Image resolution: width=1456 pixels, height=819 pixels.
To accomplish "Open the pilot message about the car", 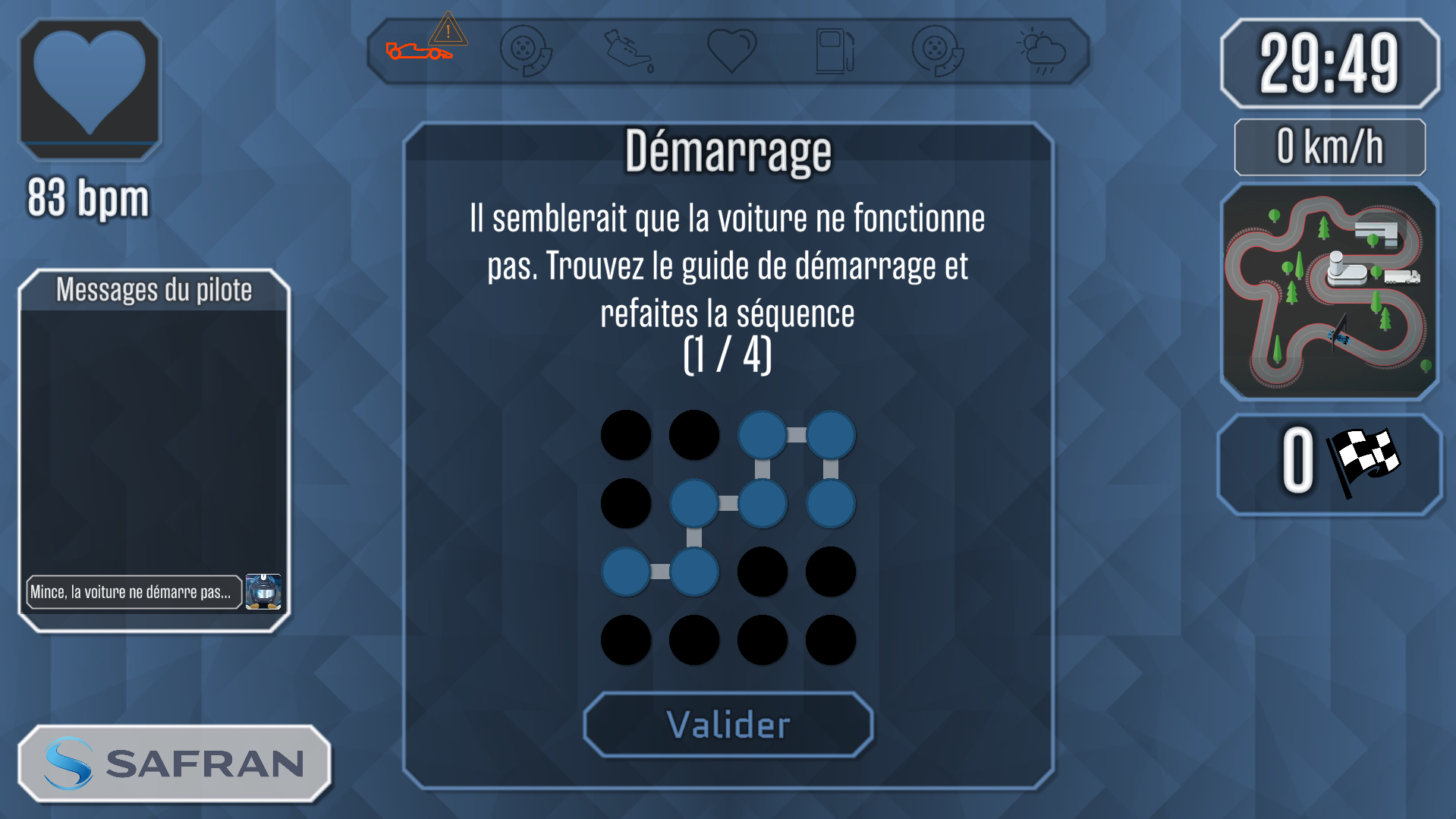I will tap(134, 592).
